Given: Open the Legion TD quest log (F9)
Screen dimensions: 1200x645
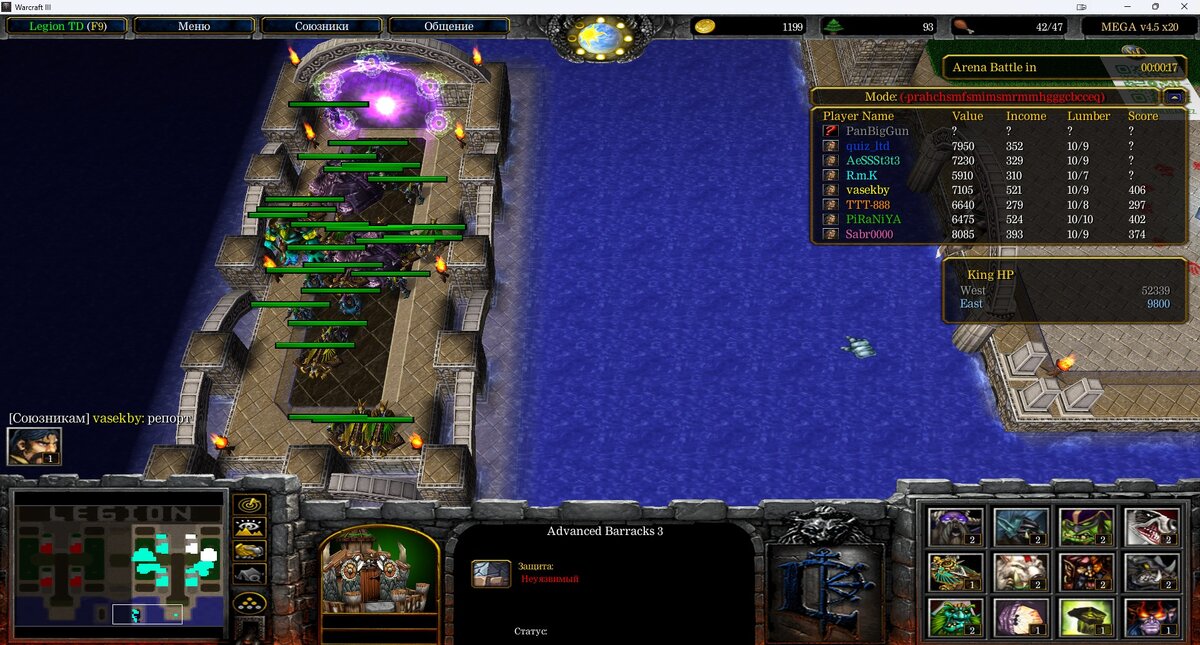Looking at the screenshot, I should (68, 27).
